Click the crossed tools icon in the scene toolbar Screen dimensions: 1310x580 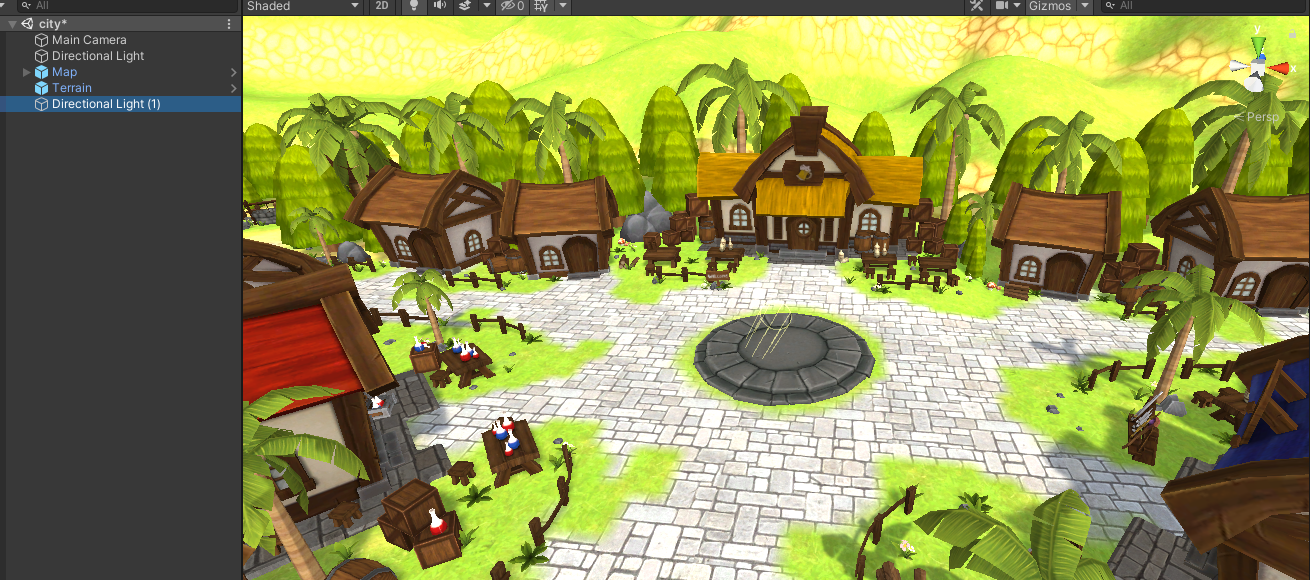976,6
